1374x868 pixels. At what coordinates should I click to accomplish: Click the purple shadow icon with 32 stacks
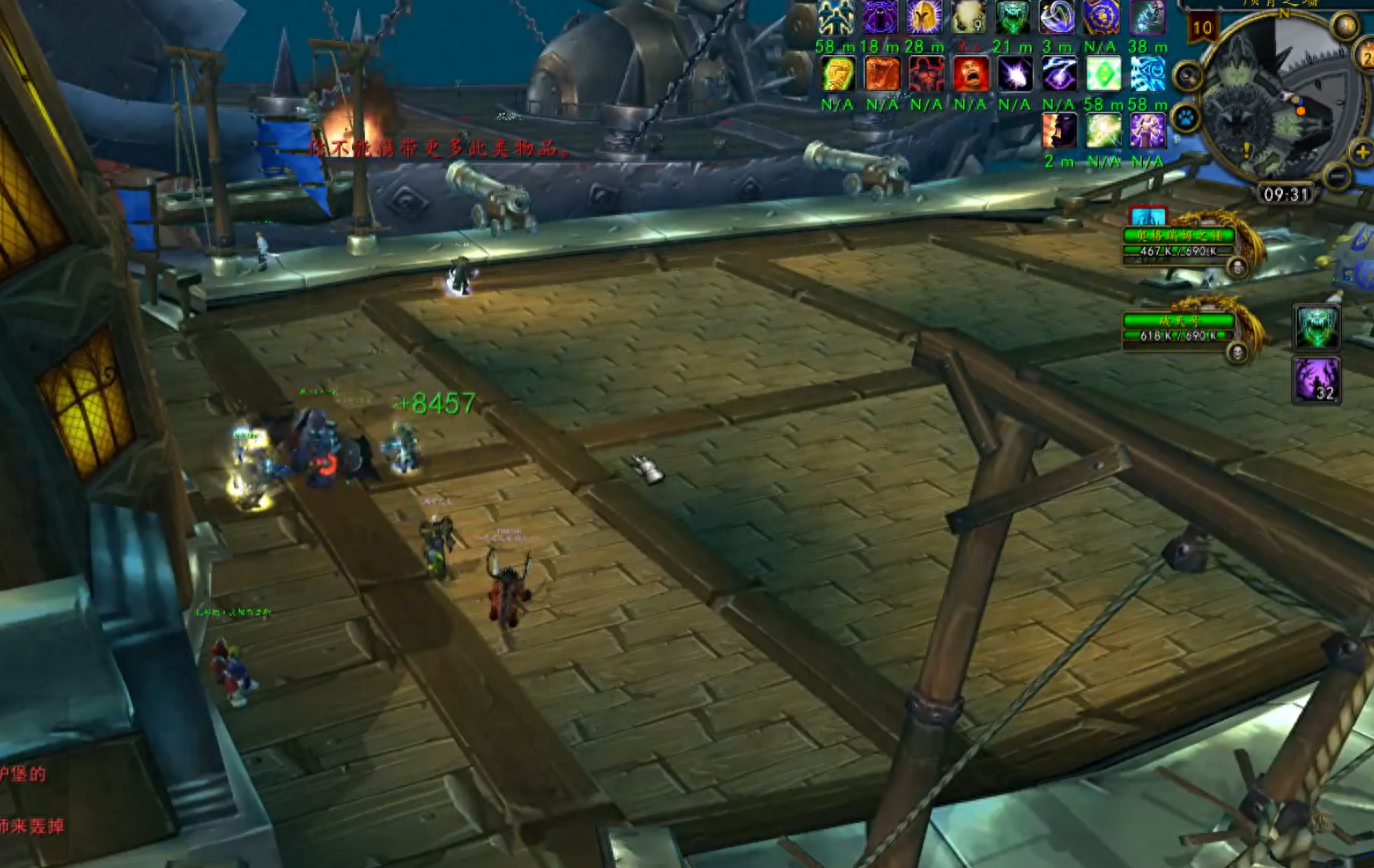pyautogui.click(x=1316, y=380)
